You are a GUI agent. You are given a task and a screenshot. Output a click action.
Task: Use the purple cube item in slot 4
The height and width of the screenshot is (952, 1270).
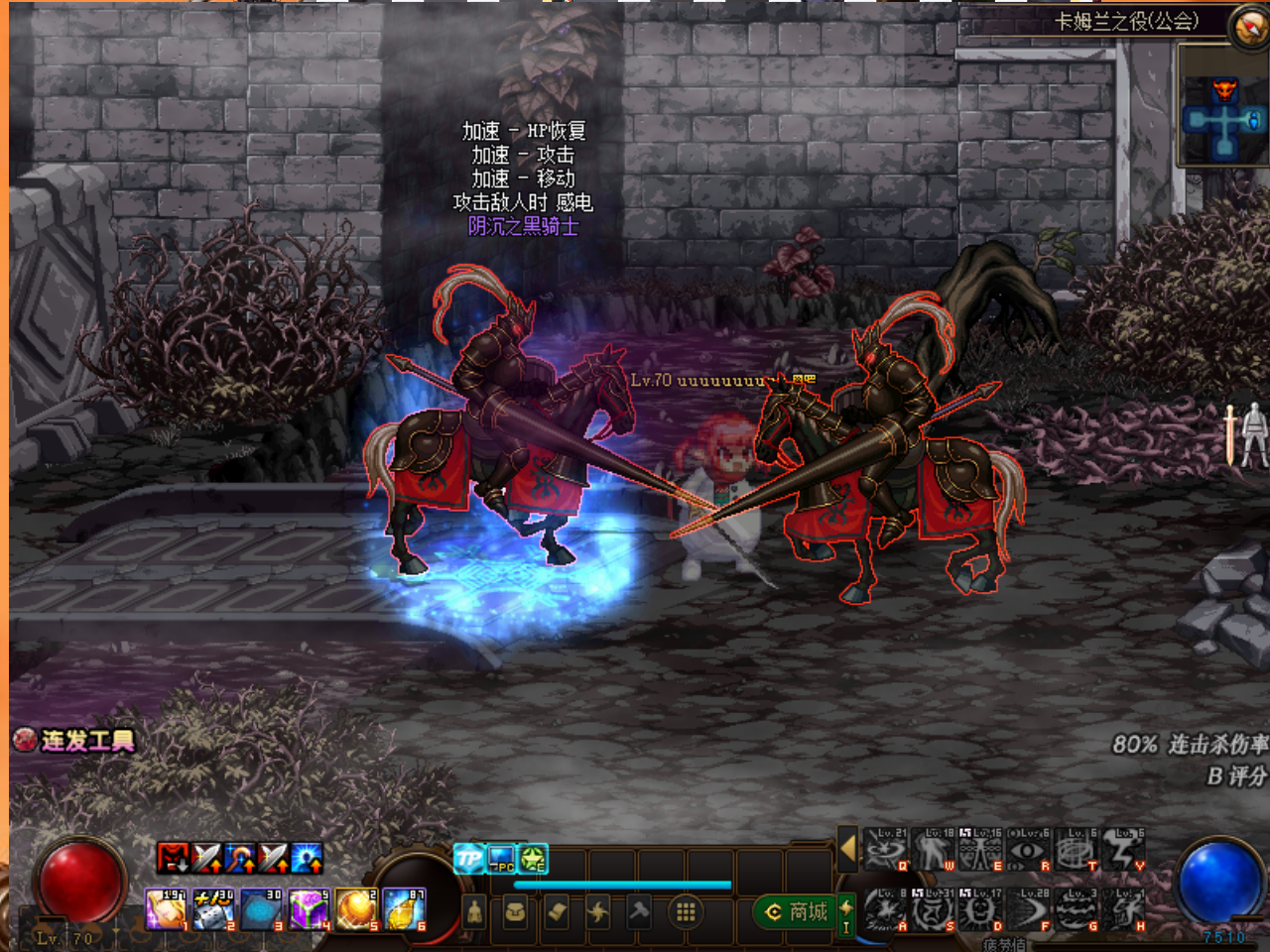[309, 909]
